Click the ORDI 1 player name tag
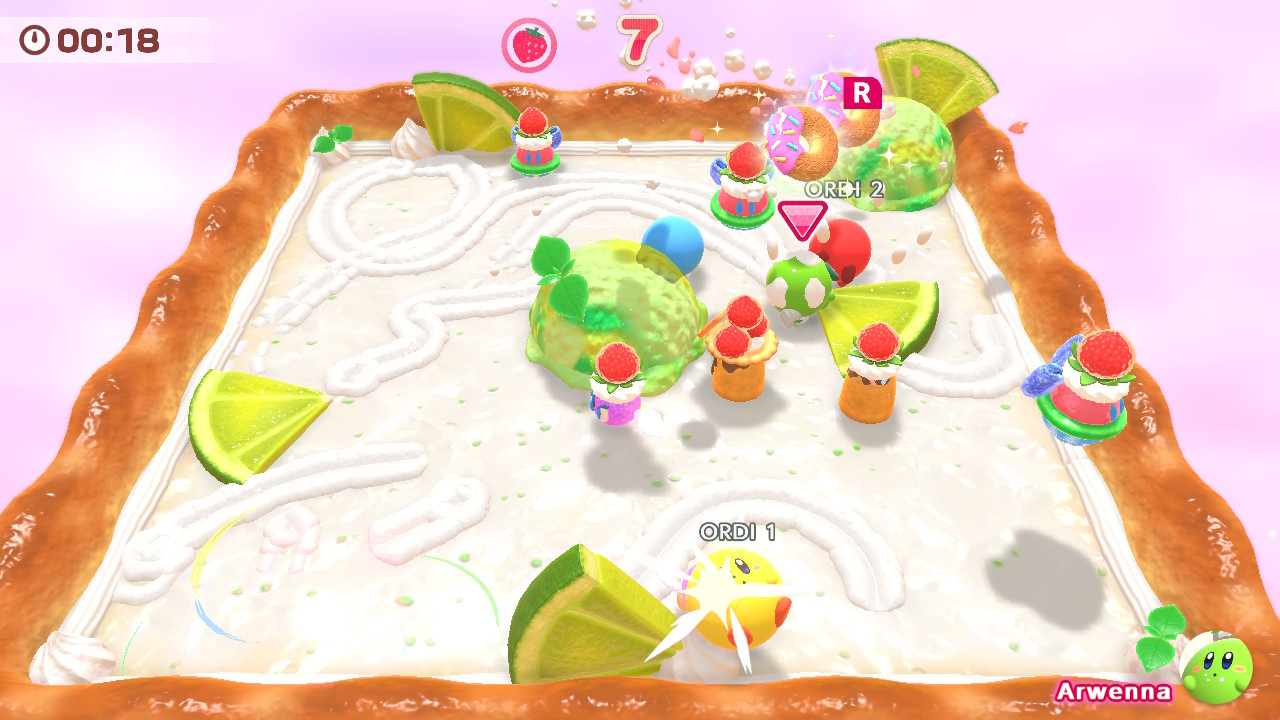1280x720 pixels. (x=738, y=532)
